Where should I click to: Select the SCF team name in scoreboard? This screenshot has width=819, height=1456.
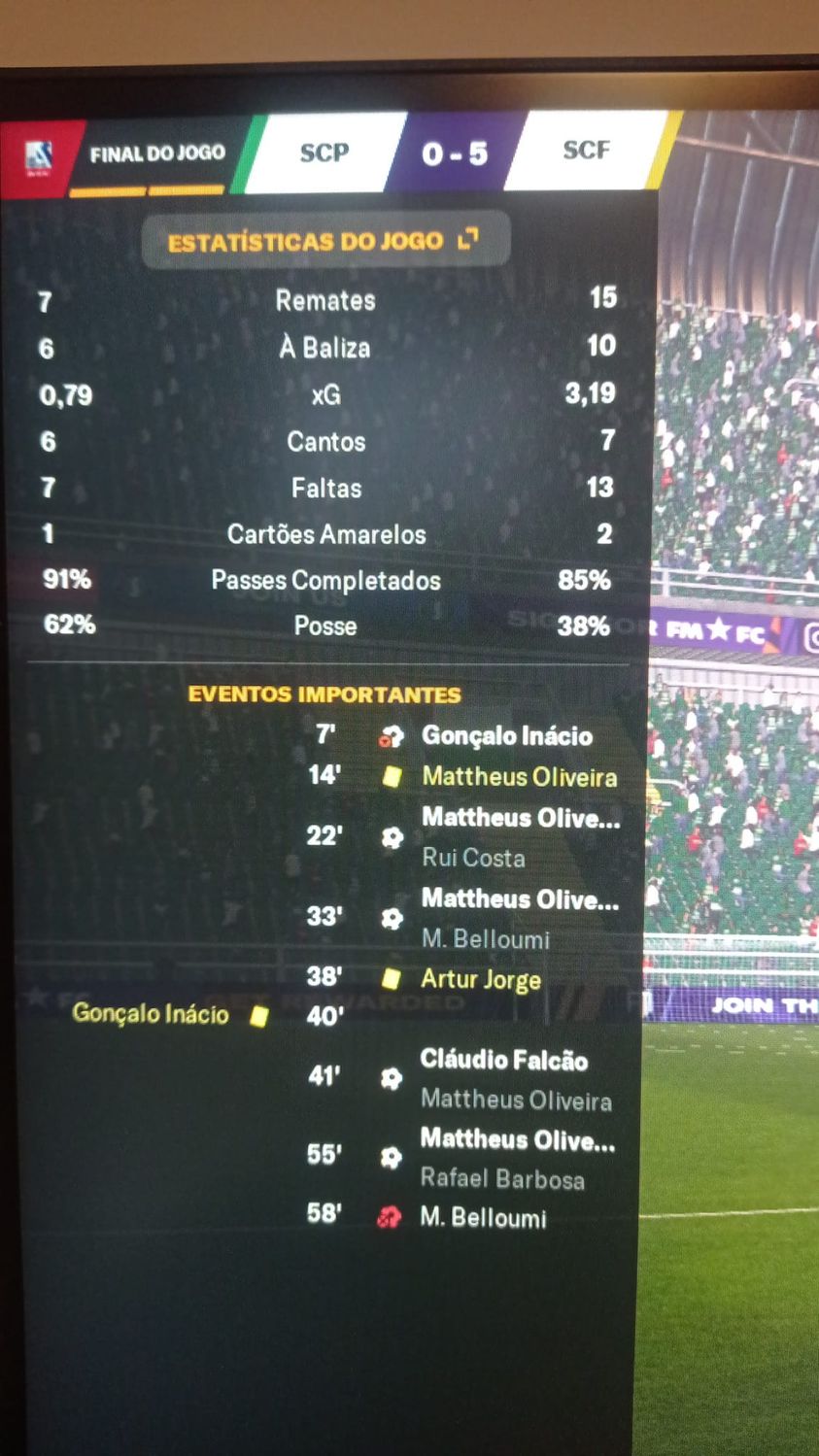coord(586,150)
